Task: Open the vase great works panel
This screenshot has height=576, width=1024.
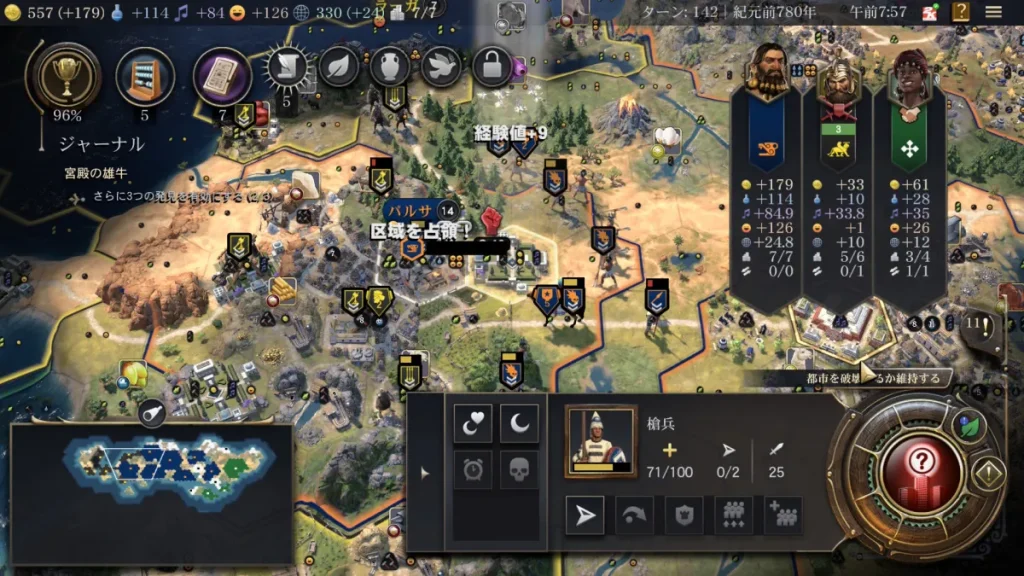Action: tap(390, 66)
